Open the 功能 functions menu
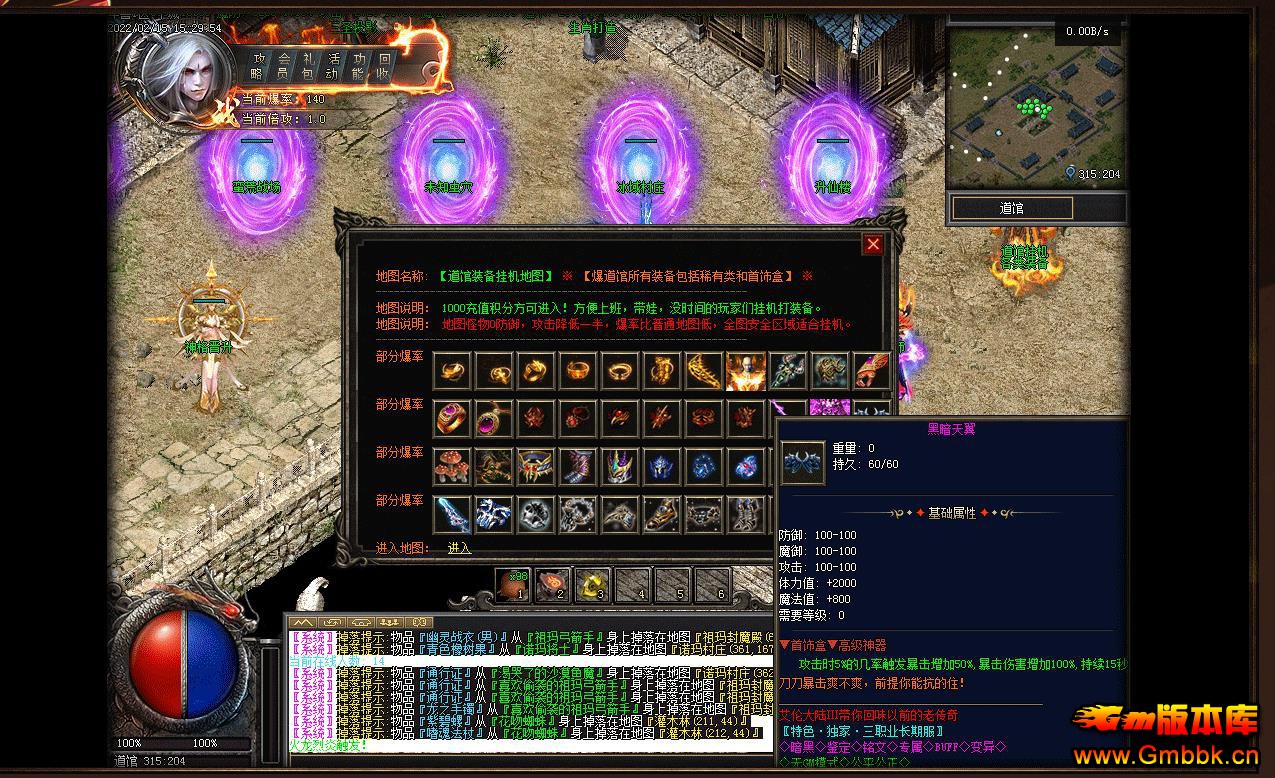Image resolution: width=1275 pixels, height=778 pixels. point(358,66)
